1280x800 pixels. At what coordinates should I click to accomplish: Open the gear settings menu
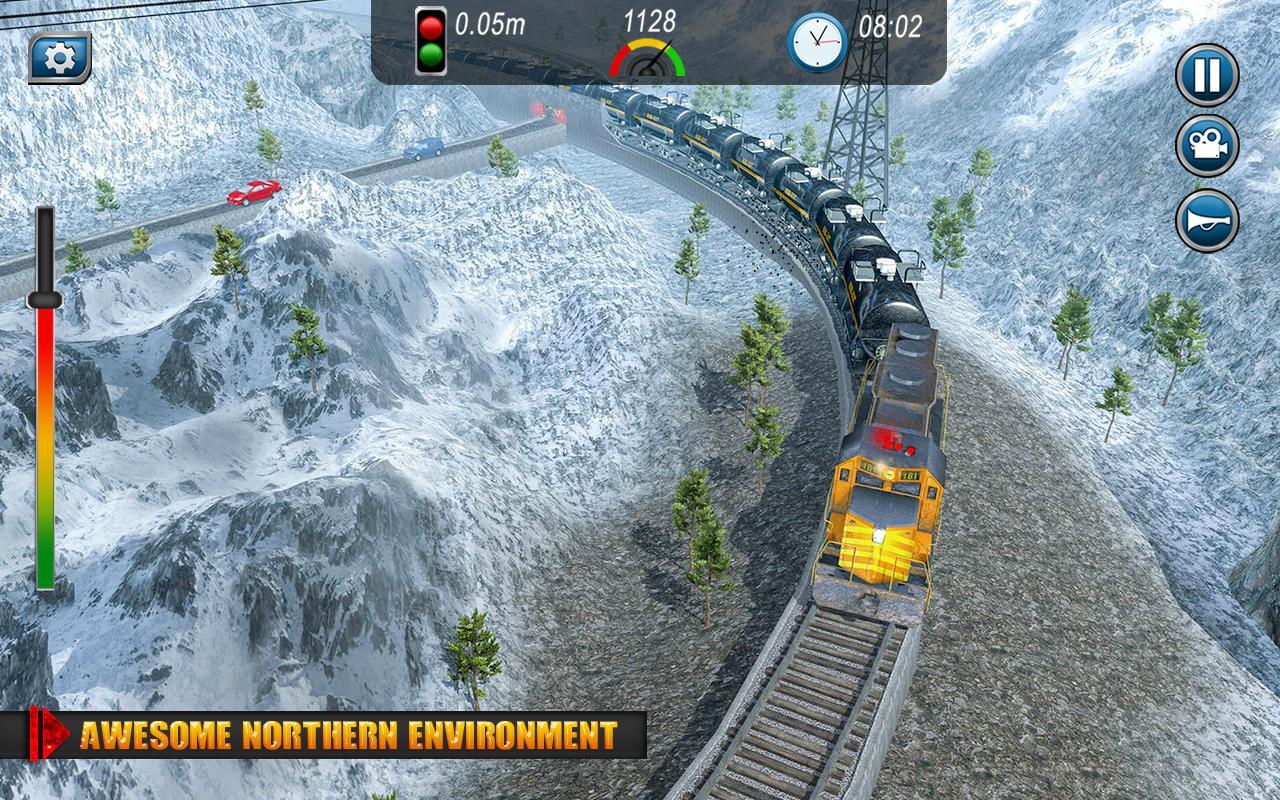pyautogui.click(x=60, y=59)
